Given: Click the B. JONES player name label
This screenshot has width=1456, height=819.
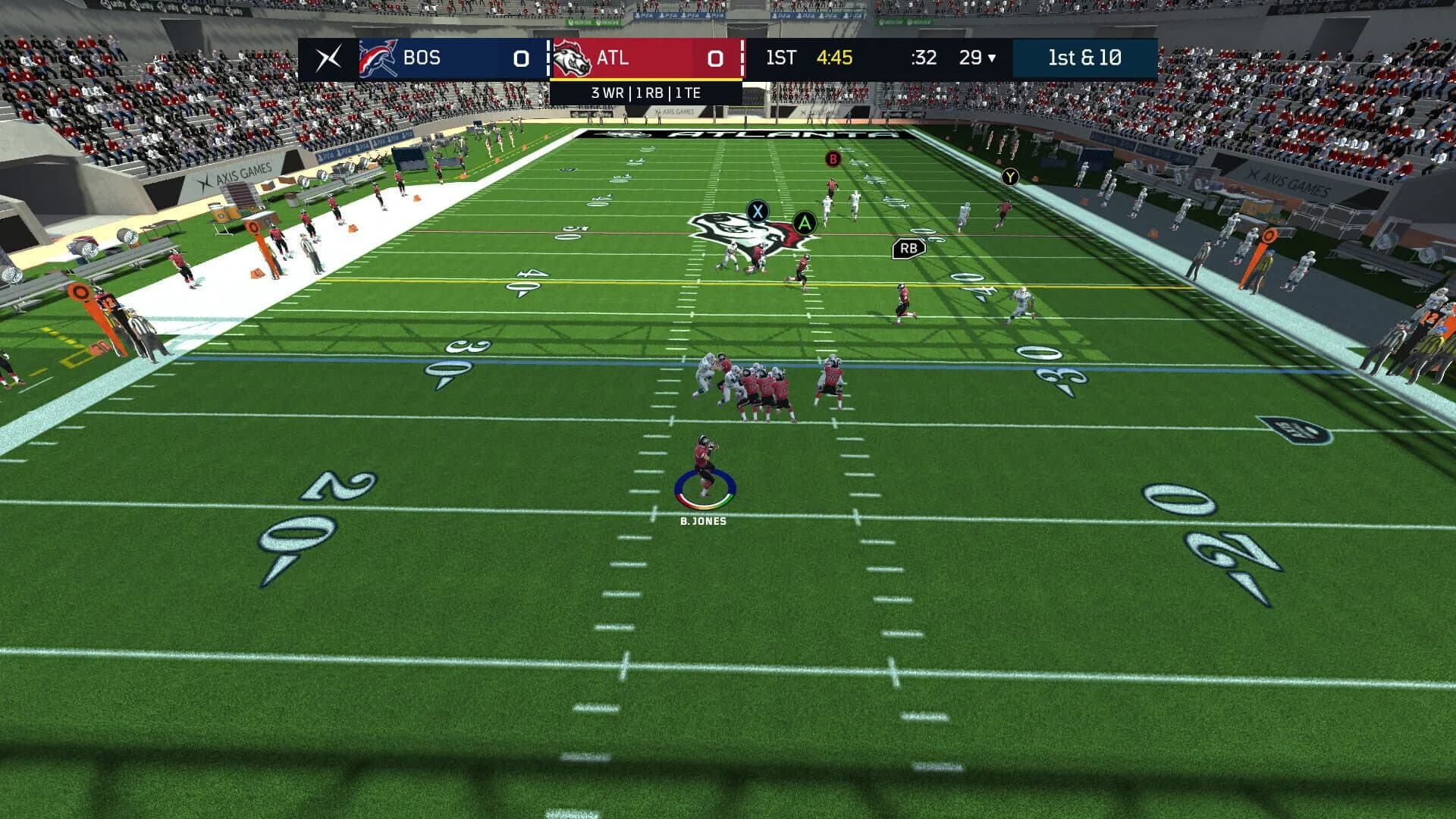Looking at the screenshot, I should [x=704, y=520].
